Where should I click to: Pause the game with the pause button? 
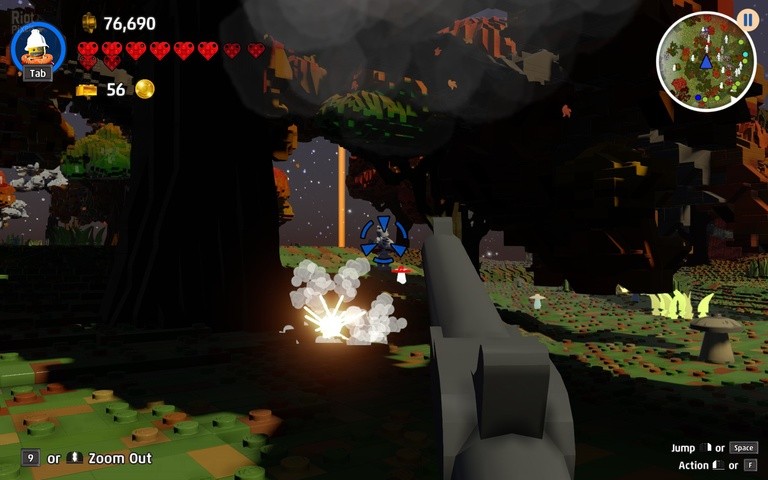tap(747, 19)
